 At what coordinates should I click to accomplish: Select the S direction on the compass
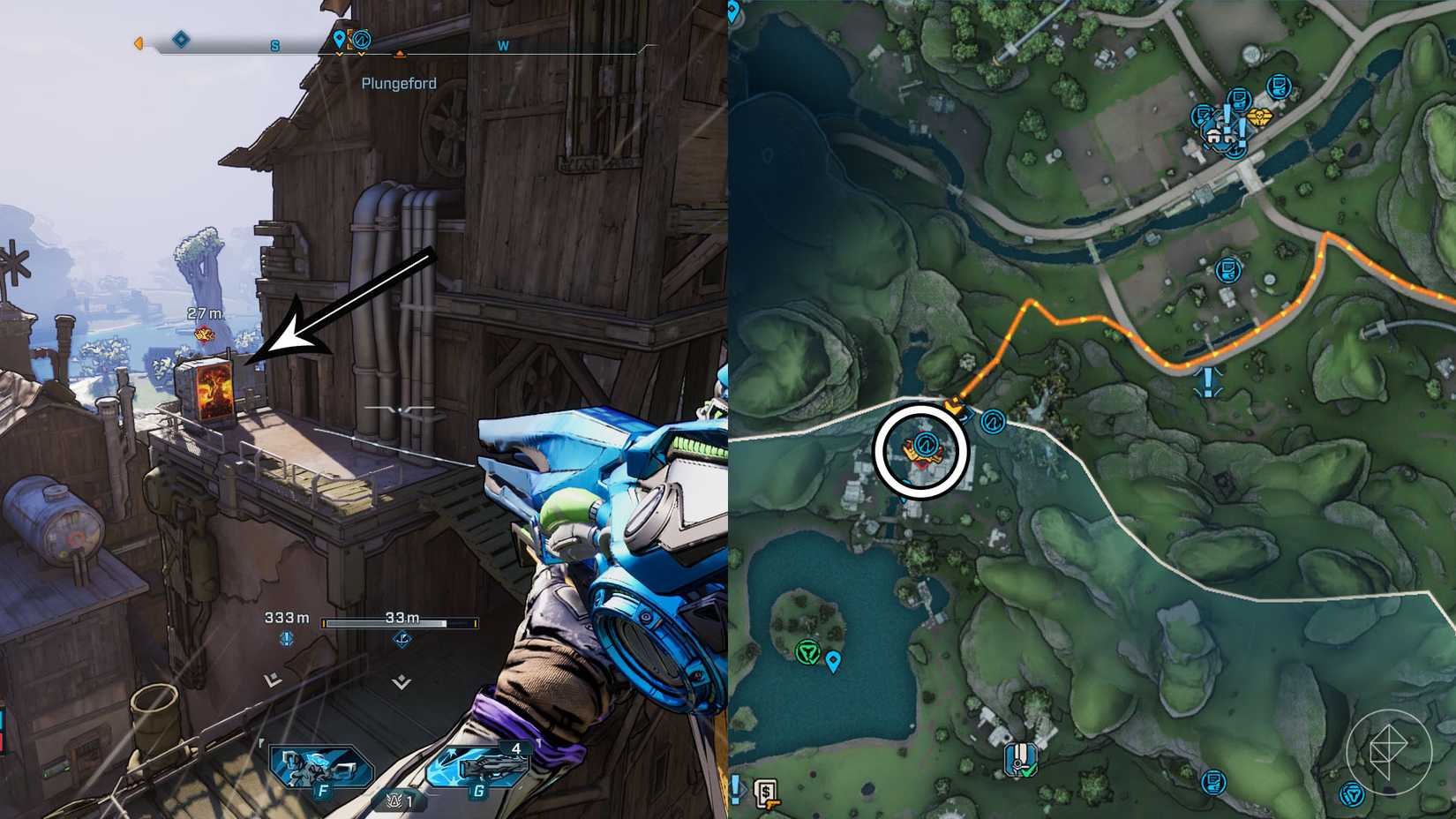point(274,47)
